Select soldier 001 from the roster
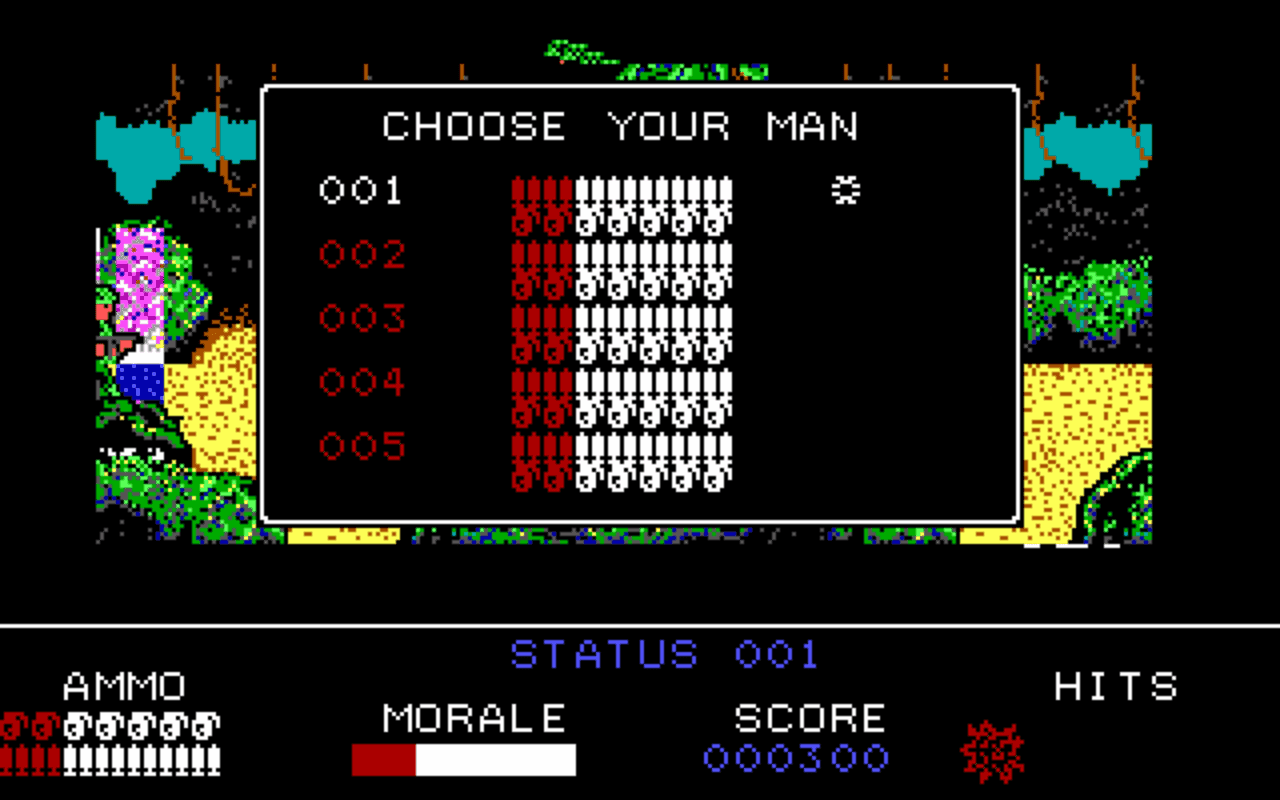The width and height of the screenshot is (1280, 800). click(360, 190)
